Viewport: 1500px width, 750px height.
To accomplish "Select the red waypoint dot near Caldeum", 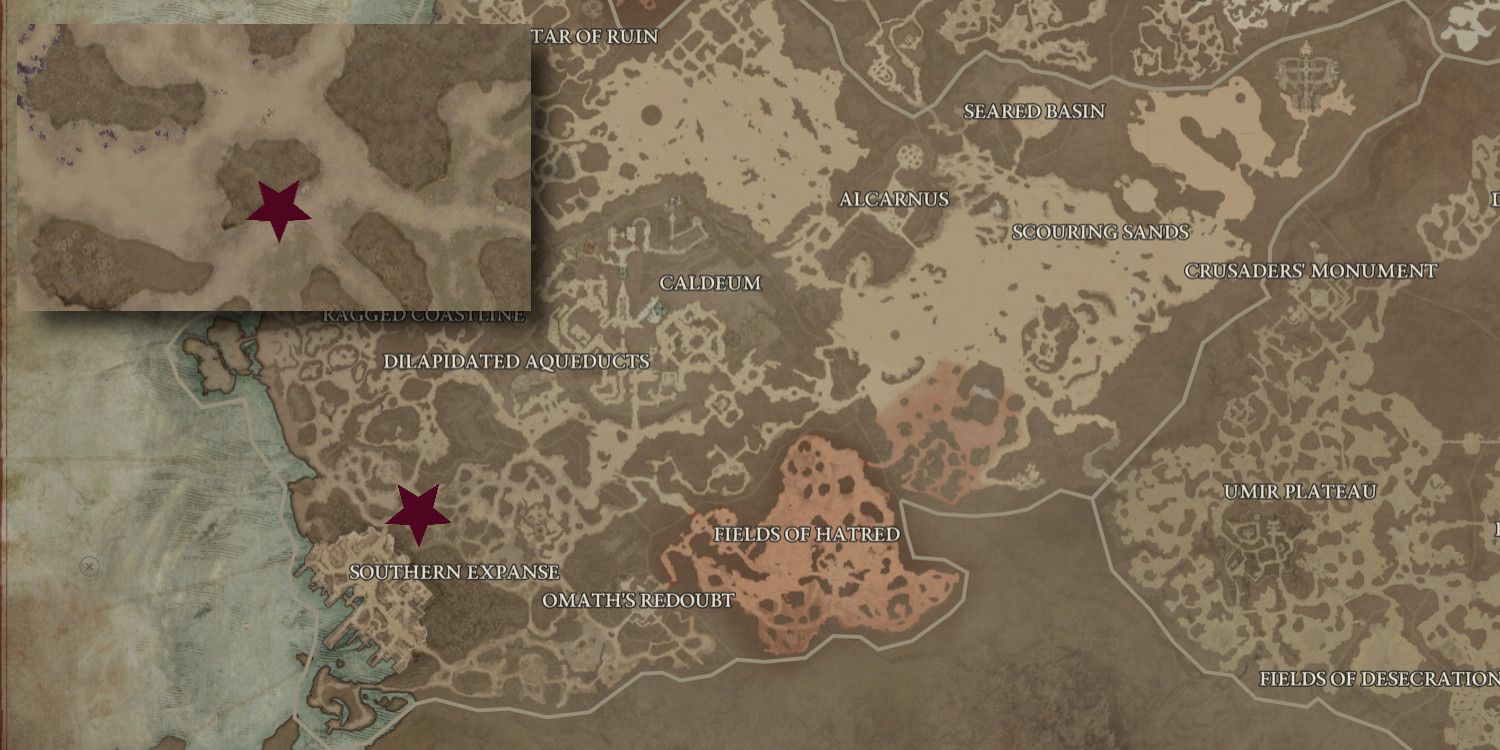I will [588, 247].
